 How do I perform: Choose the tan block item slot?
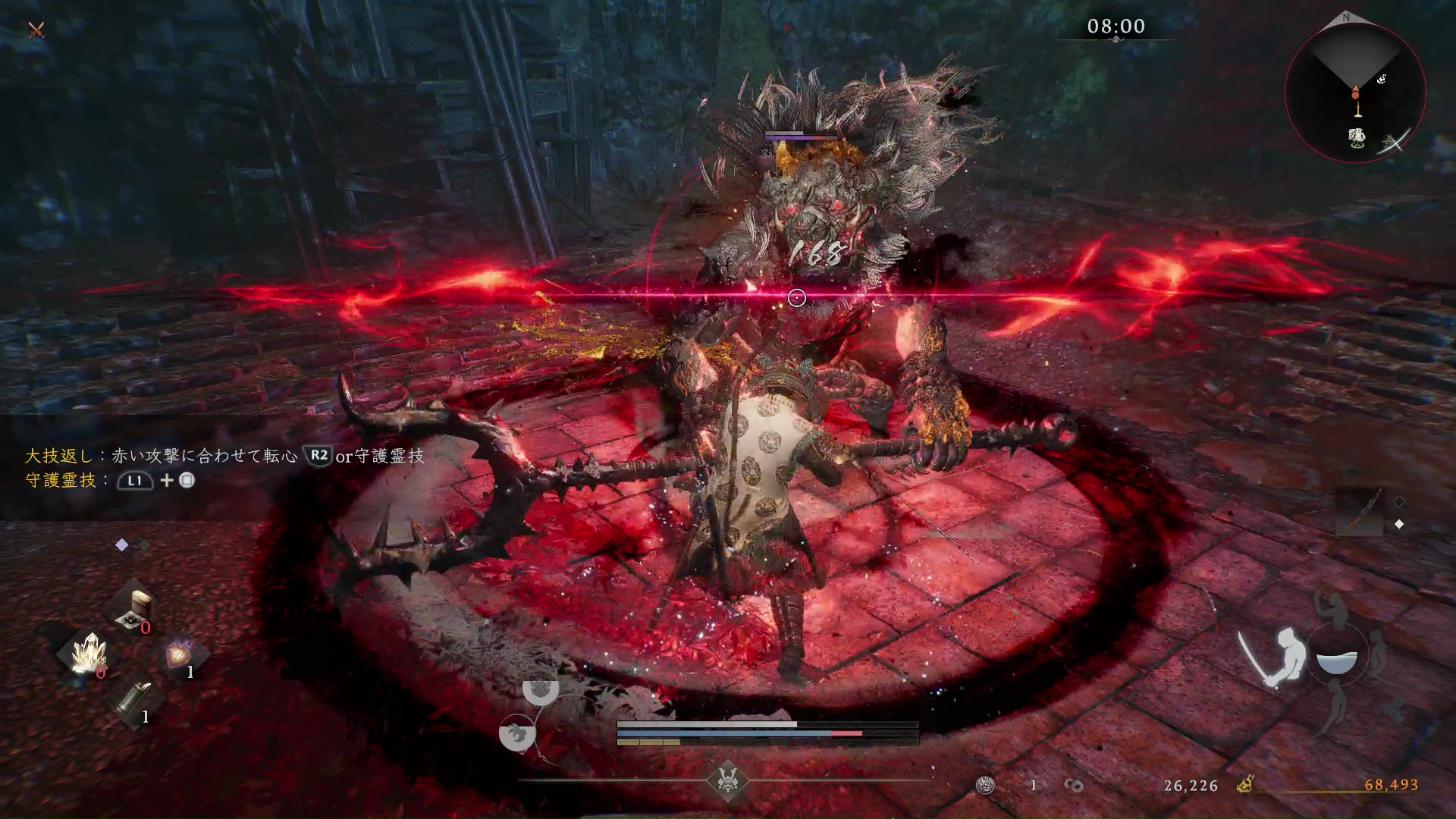click(135, 608)
